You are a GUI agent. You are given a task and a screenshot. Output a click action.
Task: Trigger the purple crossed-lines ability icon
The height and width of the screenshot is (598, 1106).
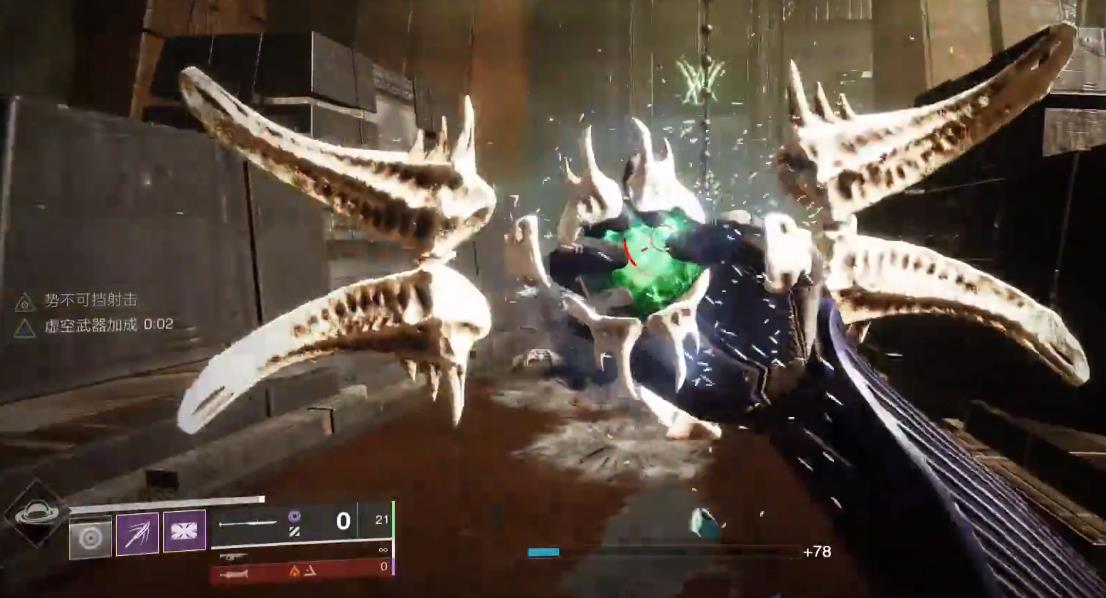click(x=184, y=531)
